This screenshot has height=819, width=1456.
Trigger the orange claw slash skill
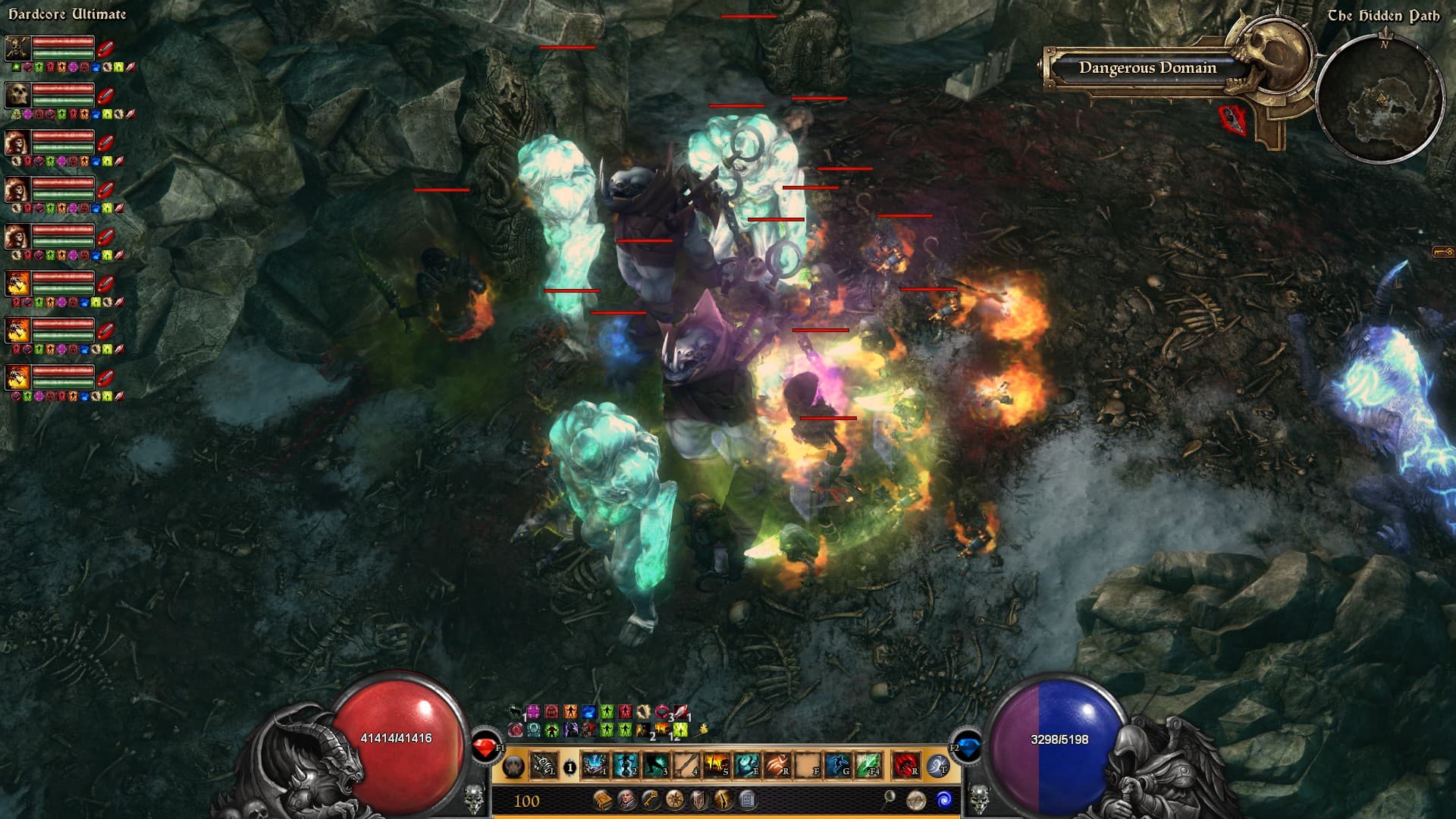[x=777, y=766]
